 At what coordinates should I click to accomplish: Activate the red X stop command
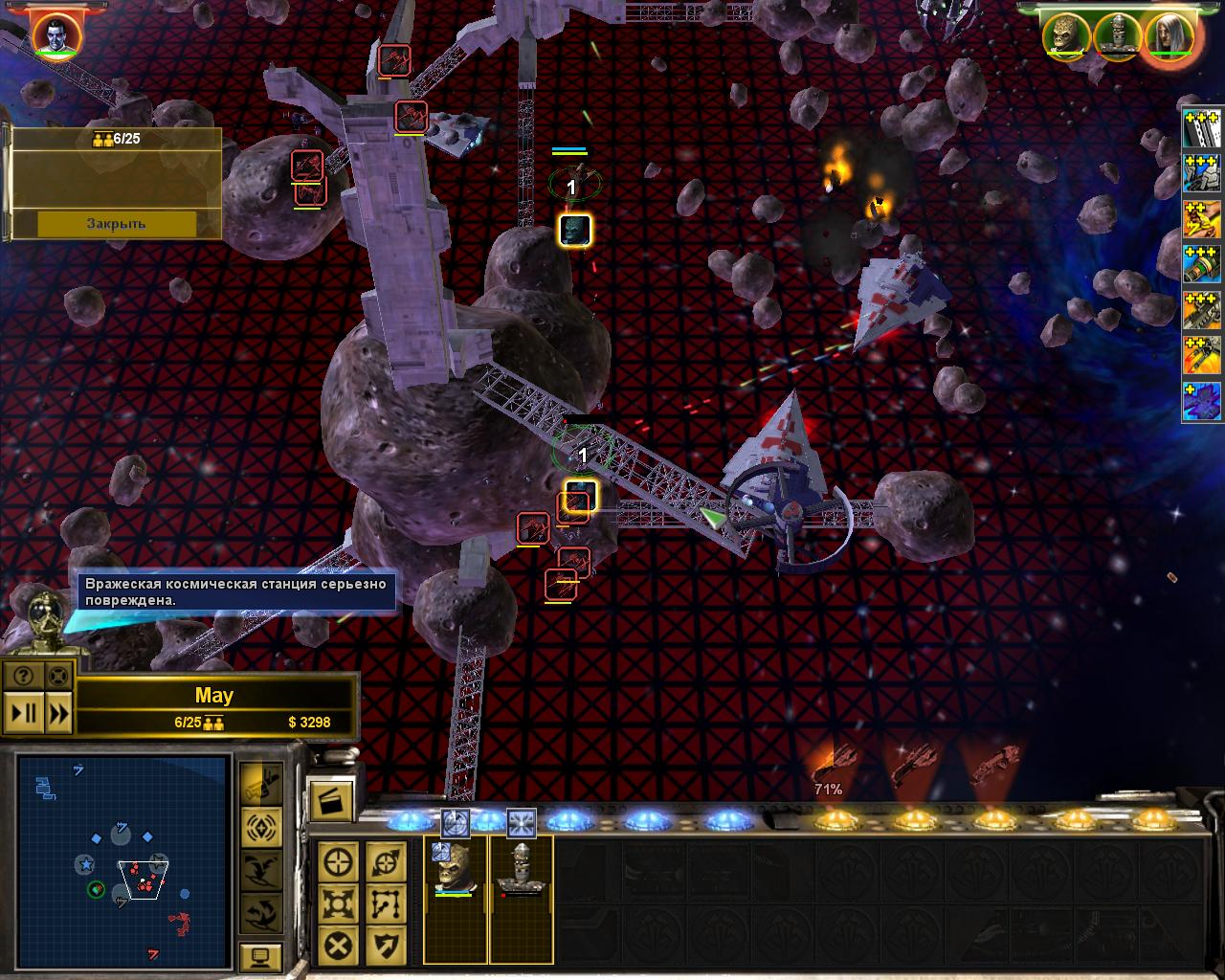339,946
